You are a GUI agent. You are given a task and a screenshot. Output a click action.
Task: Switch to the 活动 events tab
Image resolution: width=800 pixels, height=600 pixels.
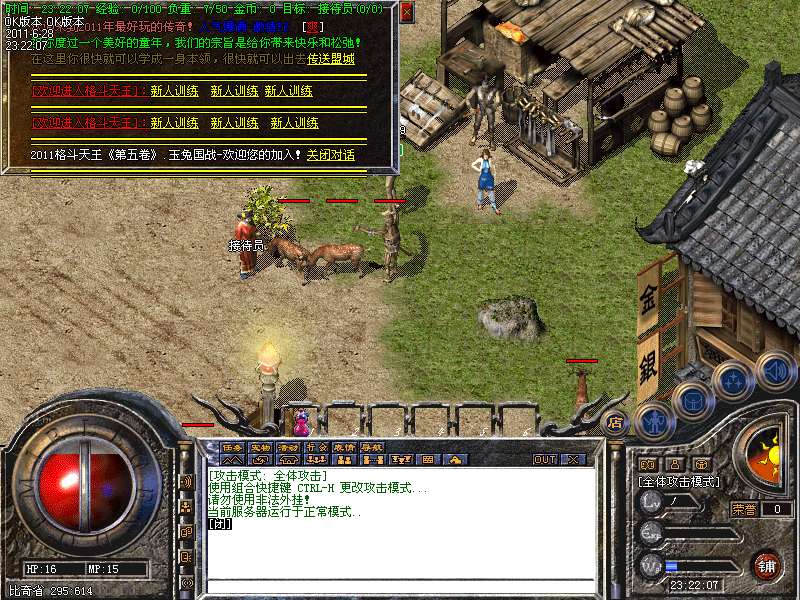pyautogui.click(x=289, y=447)
